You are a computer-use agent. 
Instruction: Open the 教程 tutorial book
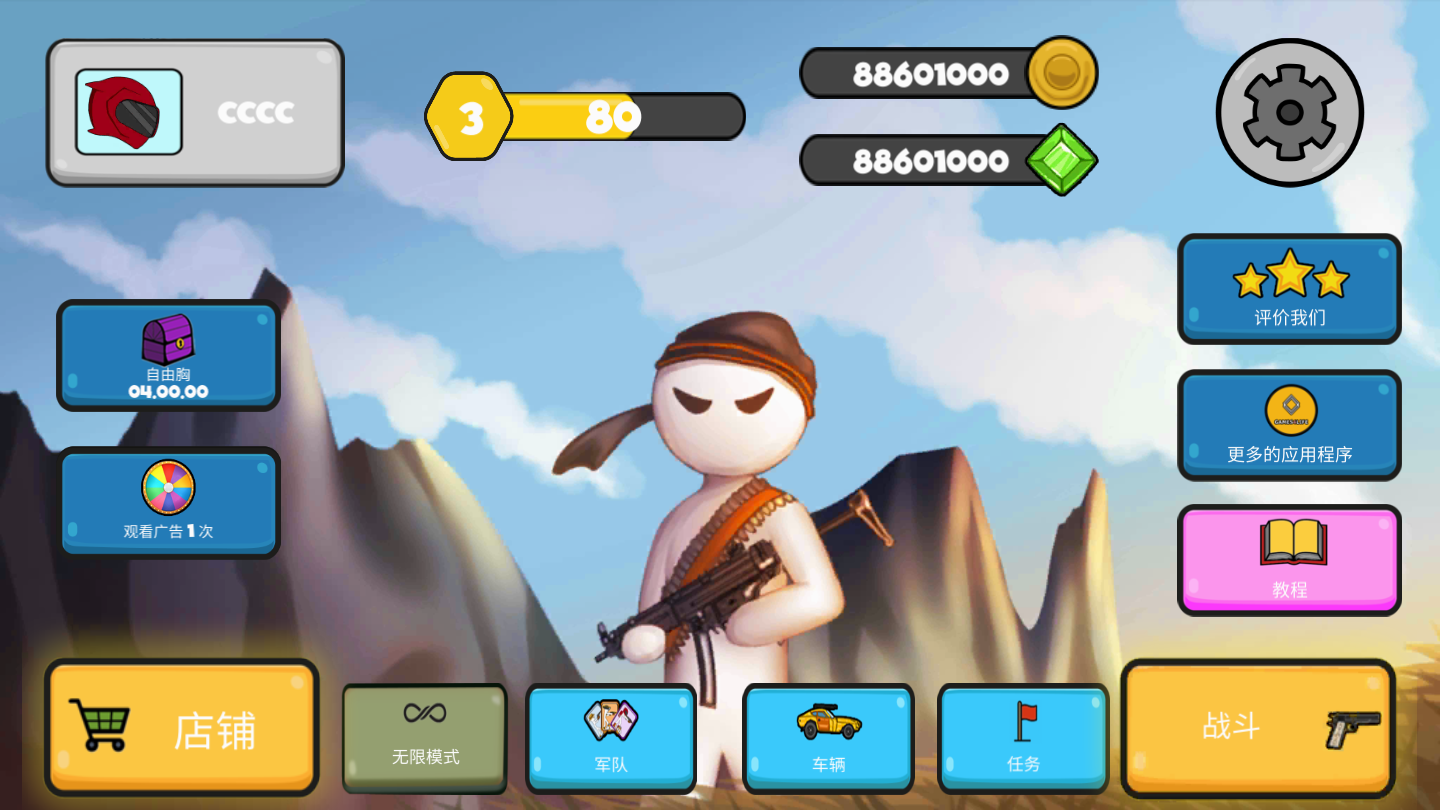point(1289,559)
